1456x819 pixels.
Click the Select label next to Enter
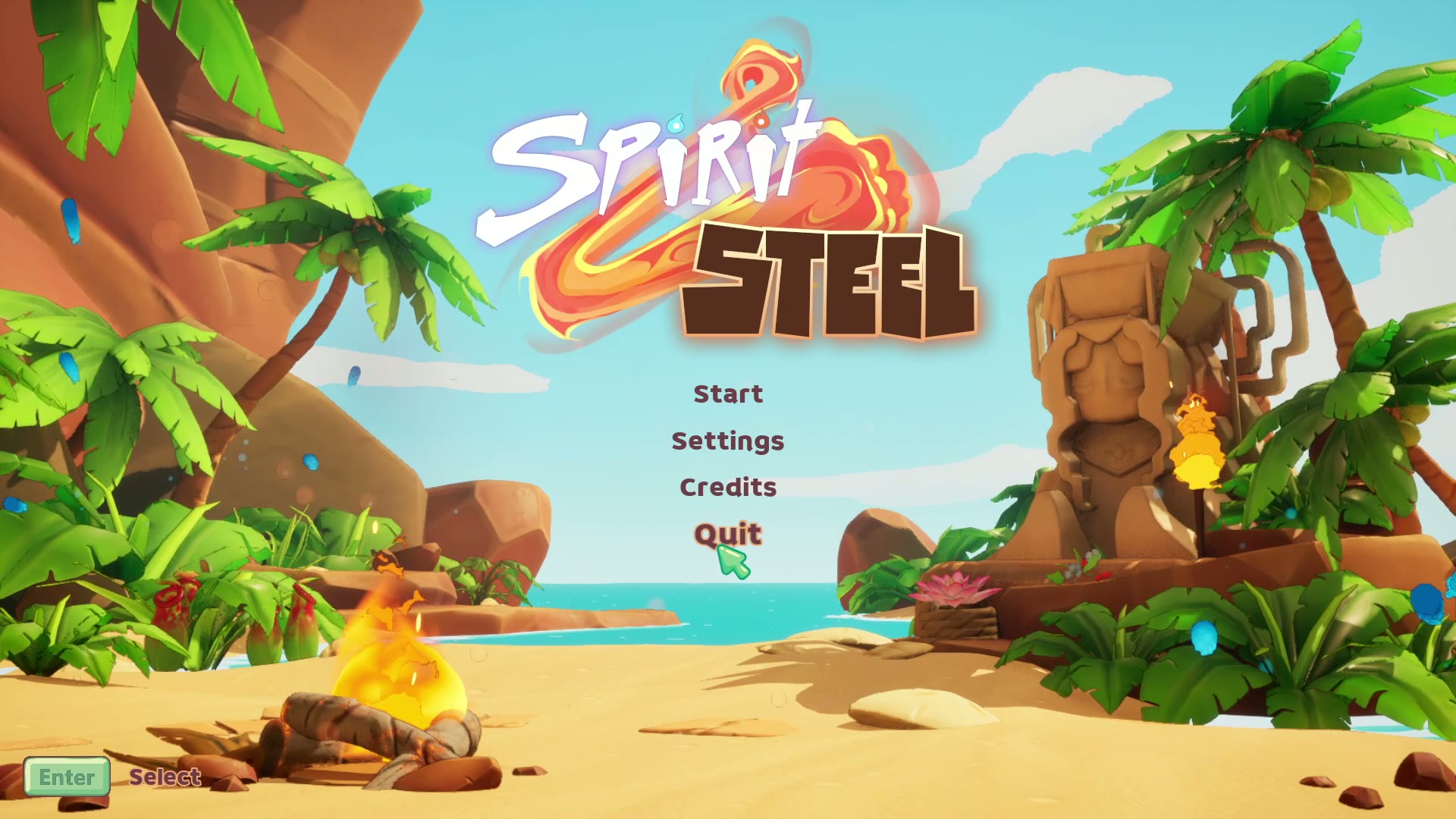tap(164, 777)
